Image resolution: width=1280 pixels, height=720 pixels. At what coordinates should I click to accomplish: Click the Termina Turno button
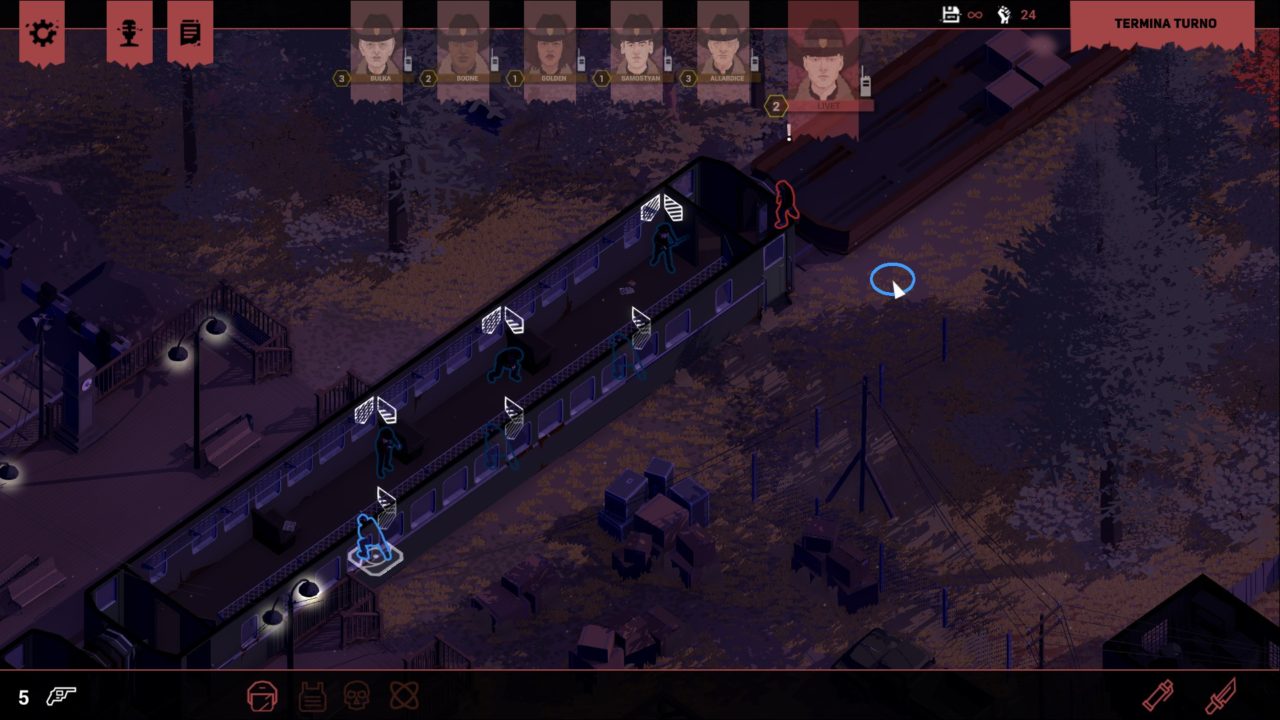[x=1164, y=23]
